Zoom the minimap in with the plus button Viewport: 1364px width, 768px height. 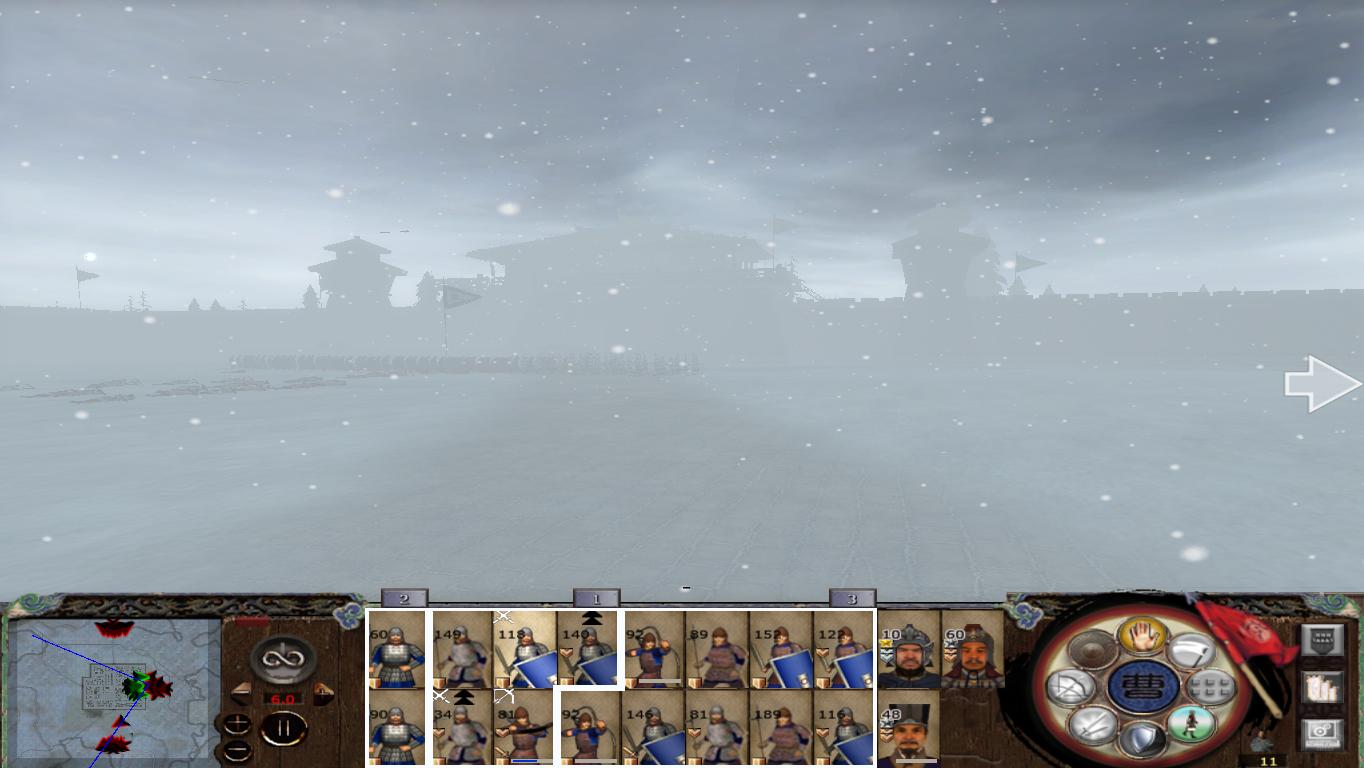tap(237, 722)
